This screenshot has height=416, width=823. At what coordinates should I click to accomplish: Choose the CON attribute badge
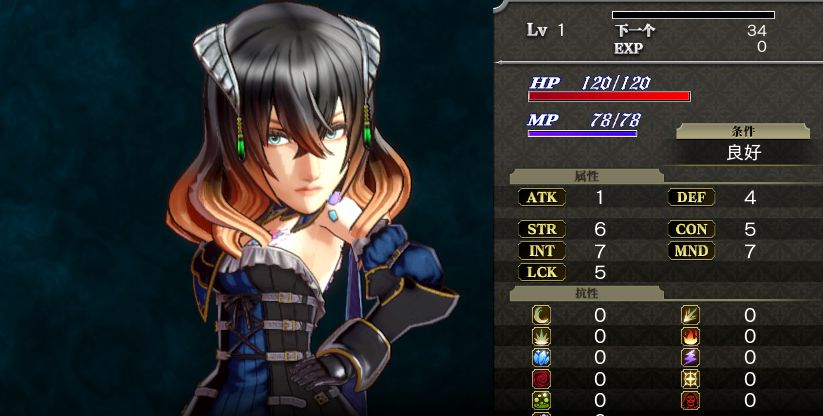coord(691,229)
